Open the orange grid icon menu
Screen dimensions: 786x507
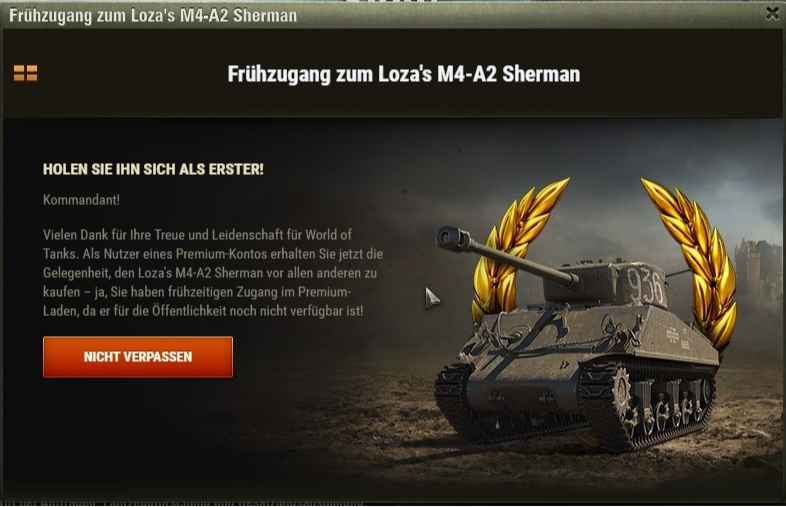pos(25,73)
